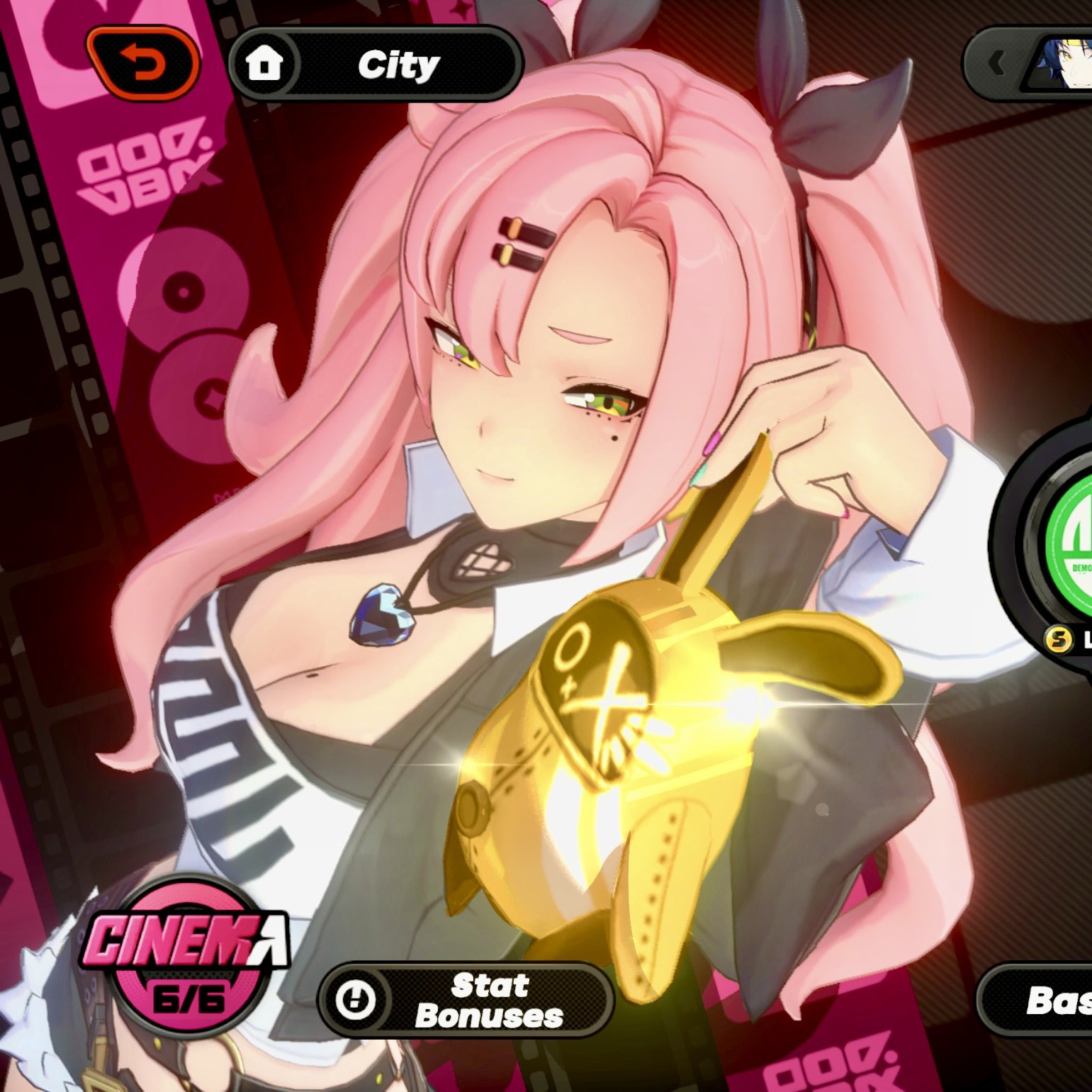
Task: Open the City home button
Action: click(x=376, y=65)
